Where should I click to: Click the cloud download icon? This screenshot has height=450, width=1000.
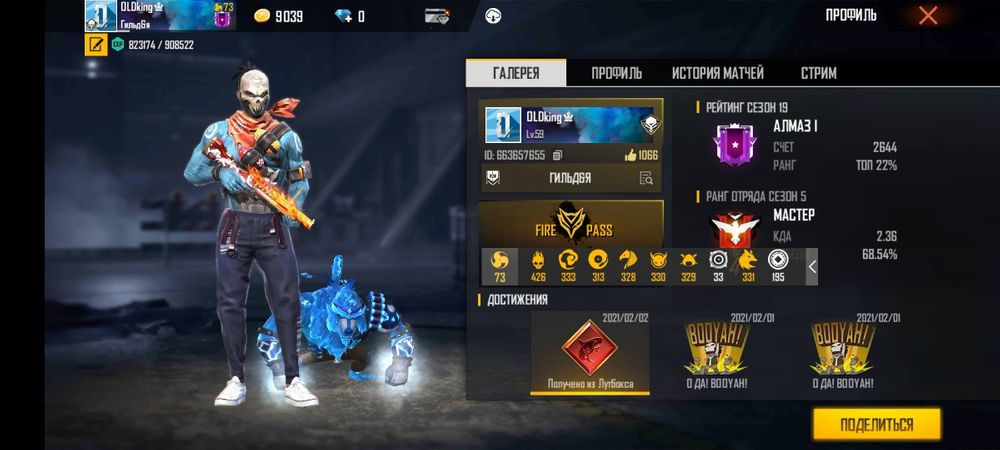click(493, 16)
